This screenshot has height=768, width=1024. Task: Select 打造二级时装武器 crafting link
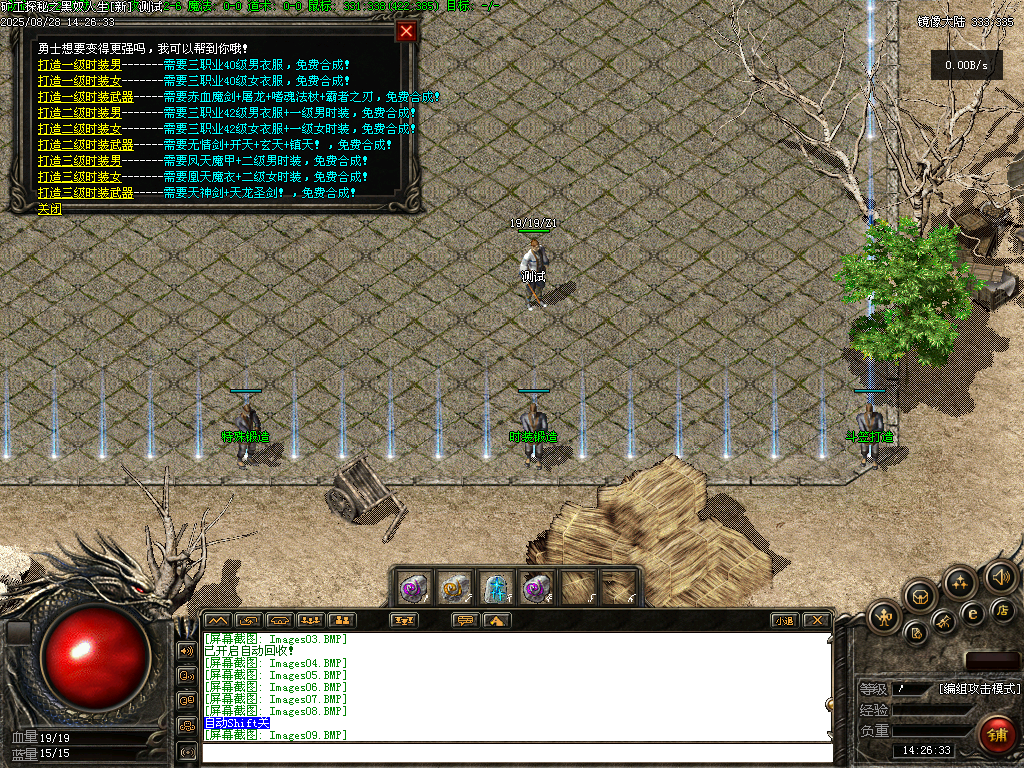click(85, 144)
